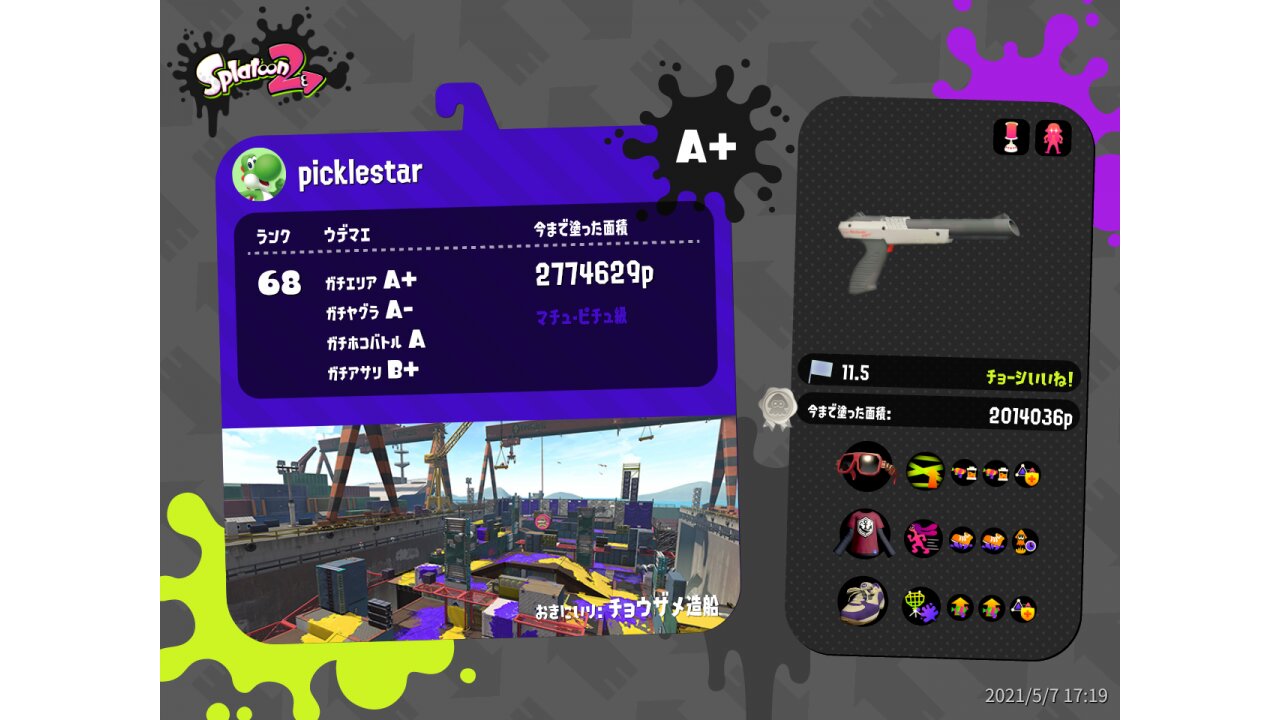Viewport: 1280px width, 720px height.
Task: Click the silver badge beside the weapon turf total
Action: click(x=777, y=408)
